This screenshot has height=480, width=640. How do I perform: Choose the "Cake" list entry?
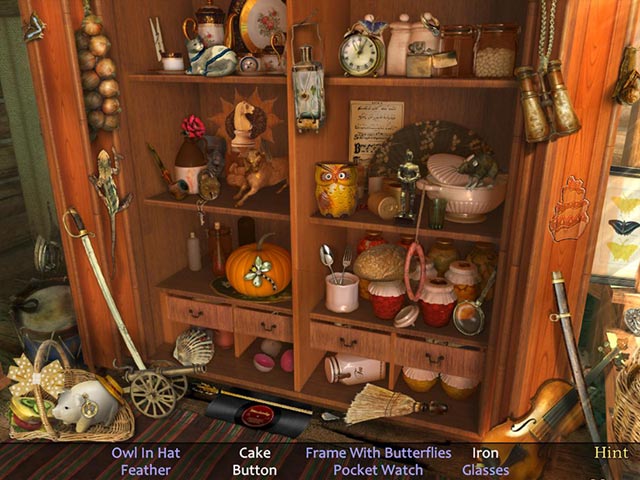coord(254,453)
